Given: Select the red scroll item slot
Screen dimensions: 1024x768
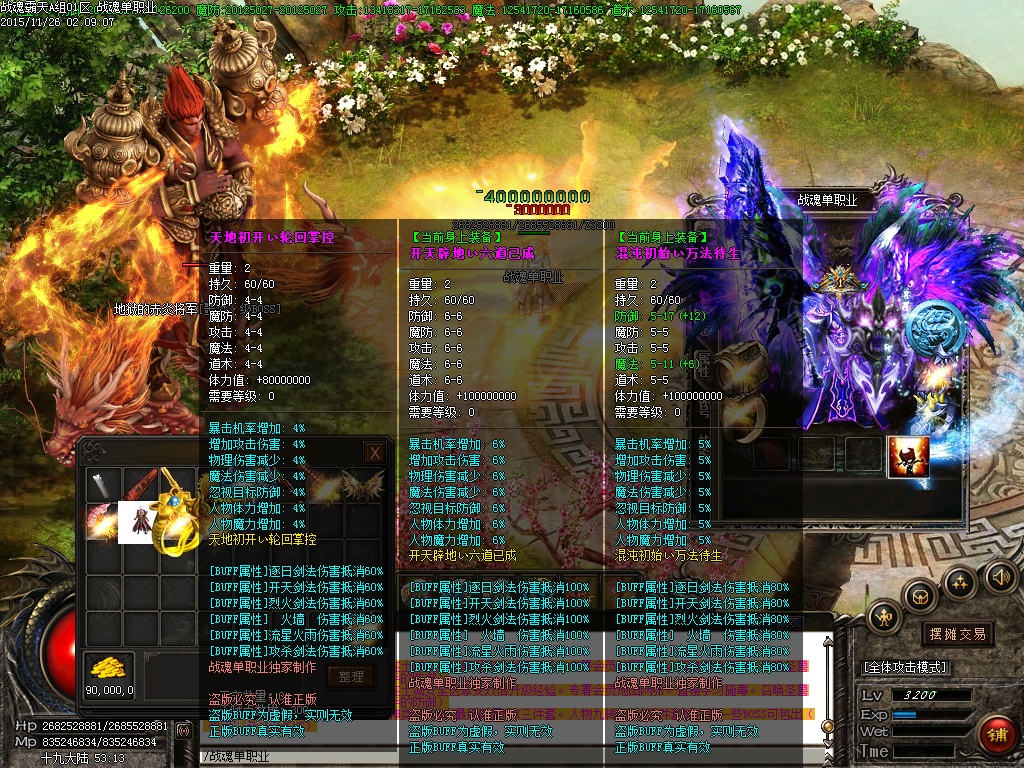Looking at the screenshot, I should click(x=140, y=486).
